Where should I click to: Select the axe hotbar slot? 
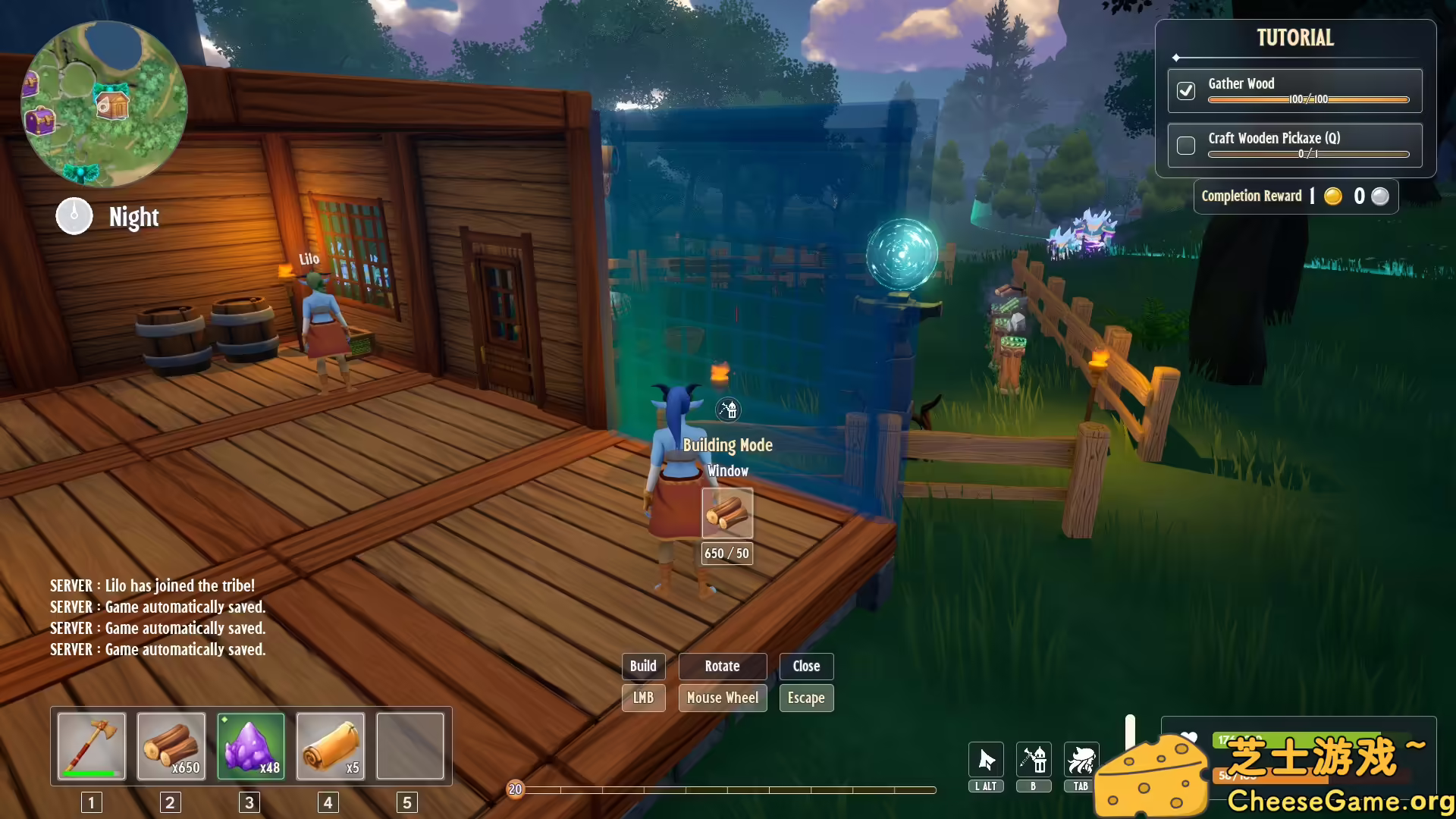click(92, 746)
